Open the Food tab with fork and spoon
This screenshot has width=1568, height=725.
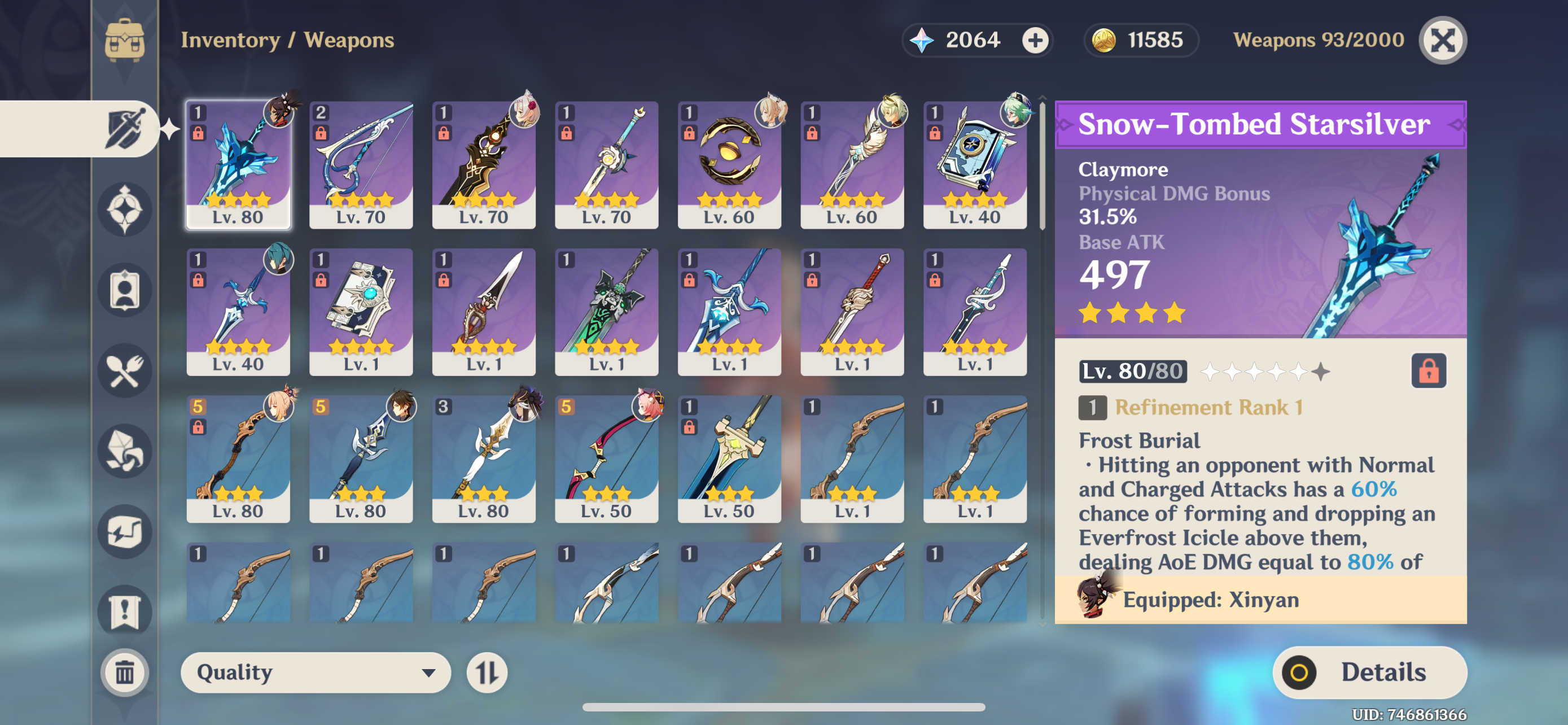(125, 371)
